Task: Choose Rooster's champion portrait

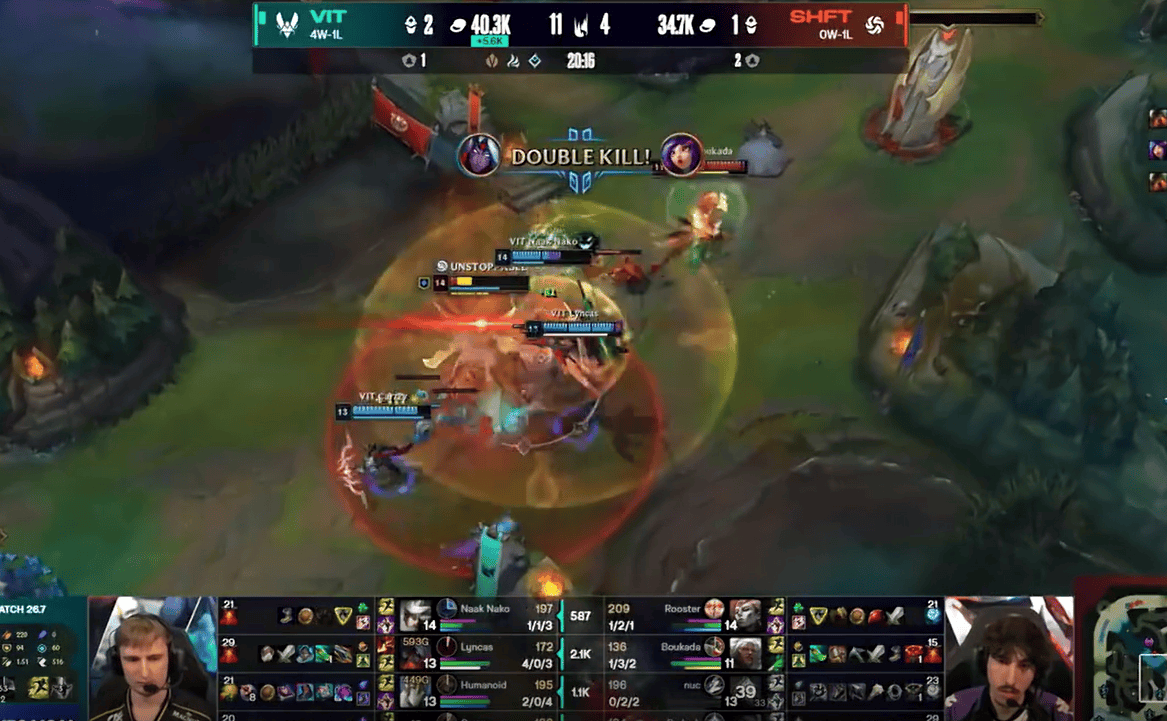Action: coord(744,614)
